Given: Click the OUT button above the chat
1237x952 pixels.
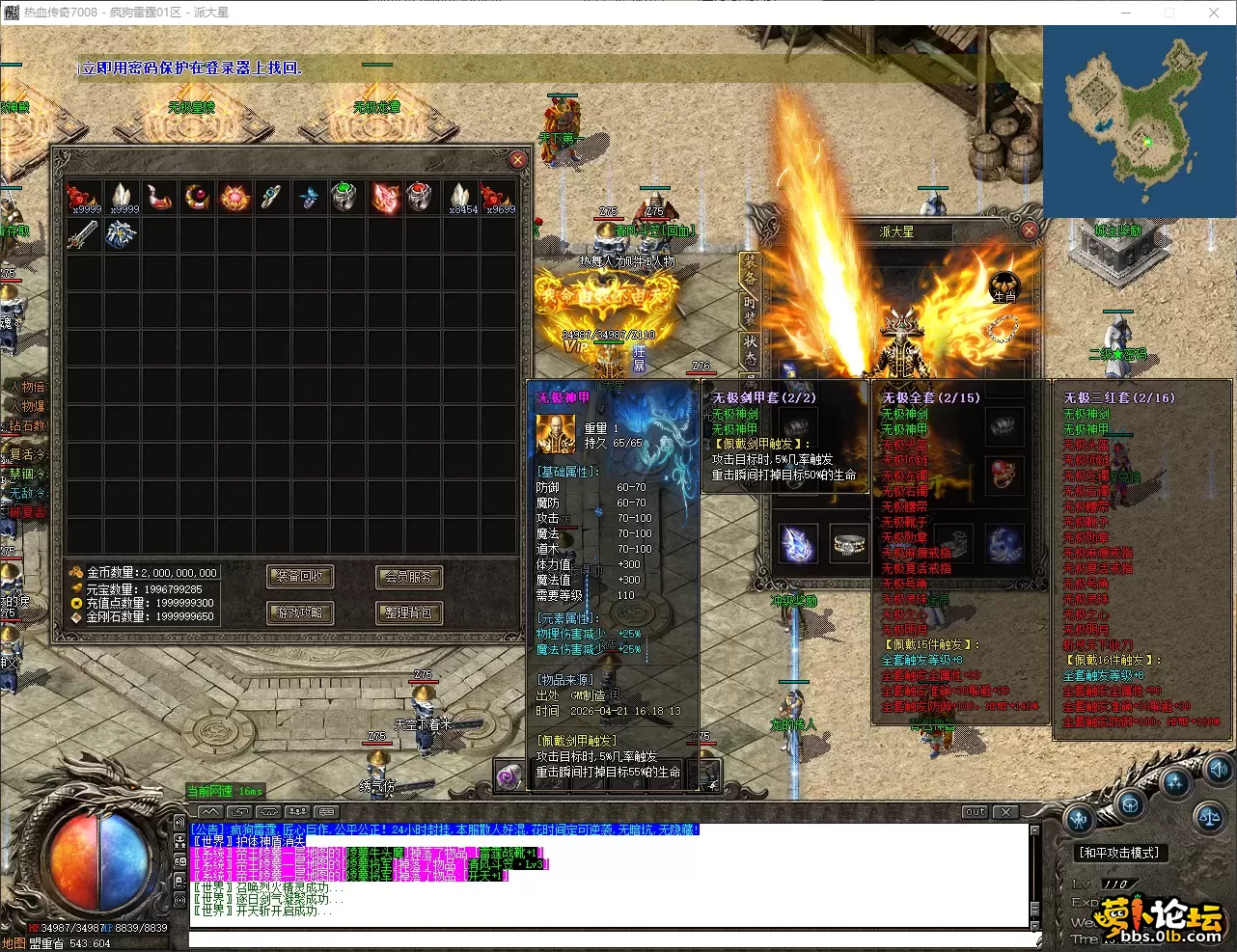Looking at the screenshot, I should 976,812.
